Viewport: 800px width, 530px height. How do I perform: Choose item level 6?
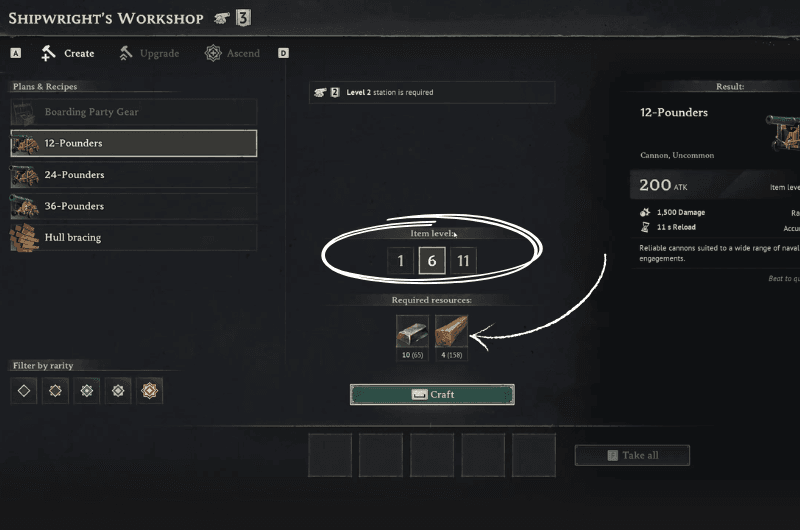tap(432, 262)
